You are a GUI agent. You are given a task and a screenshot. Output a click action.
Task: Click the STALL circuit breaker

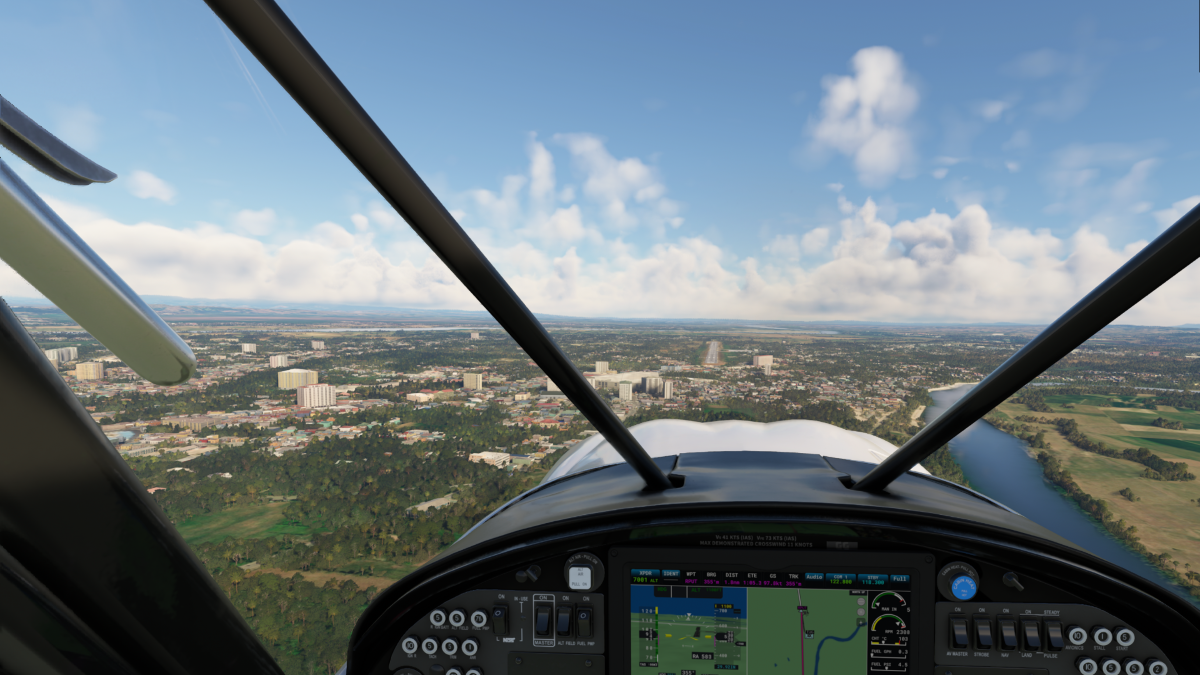click(1102, 636)
